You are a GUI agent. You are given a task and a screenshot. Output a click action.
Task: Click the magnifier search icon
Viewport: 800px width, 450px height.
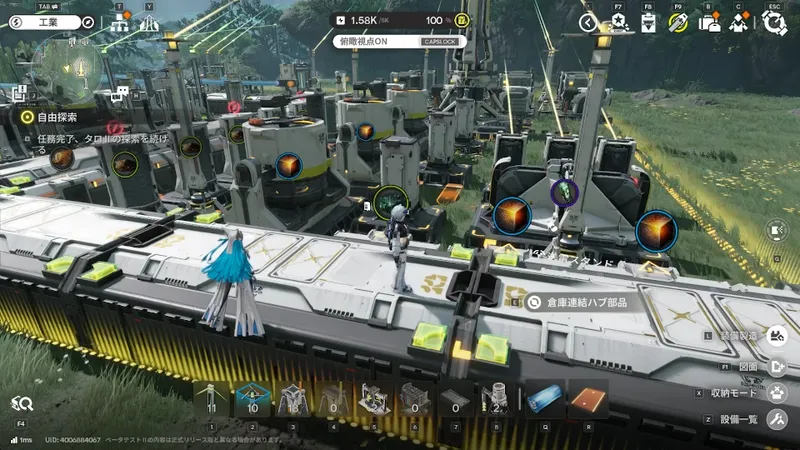(22, 403)
